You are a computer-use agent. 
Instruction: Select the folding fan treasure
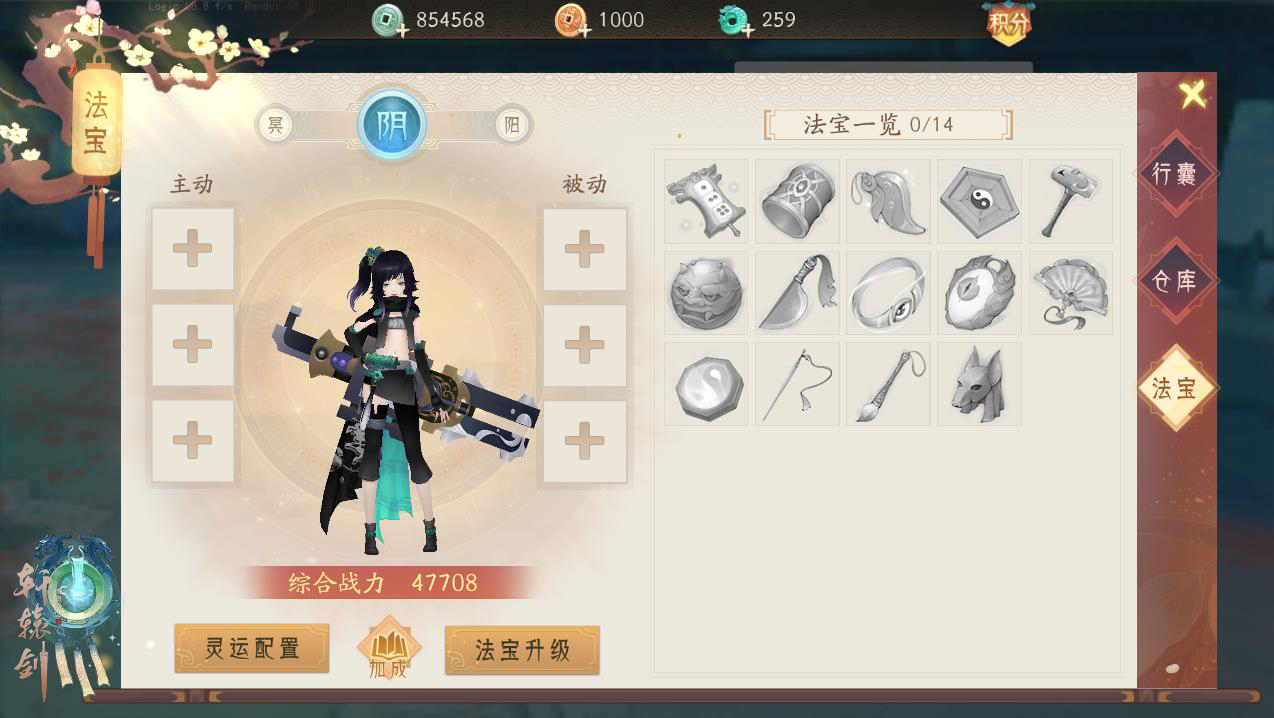[1070, 293]
